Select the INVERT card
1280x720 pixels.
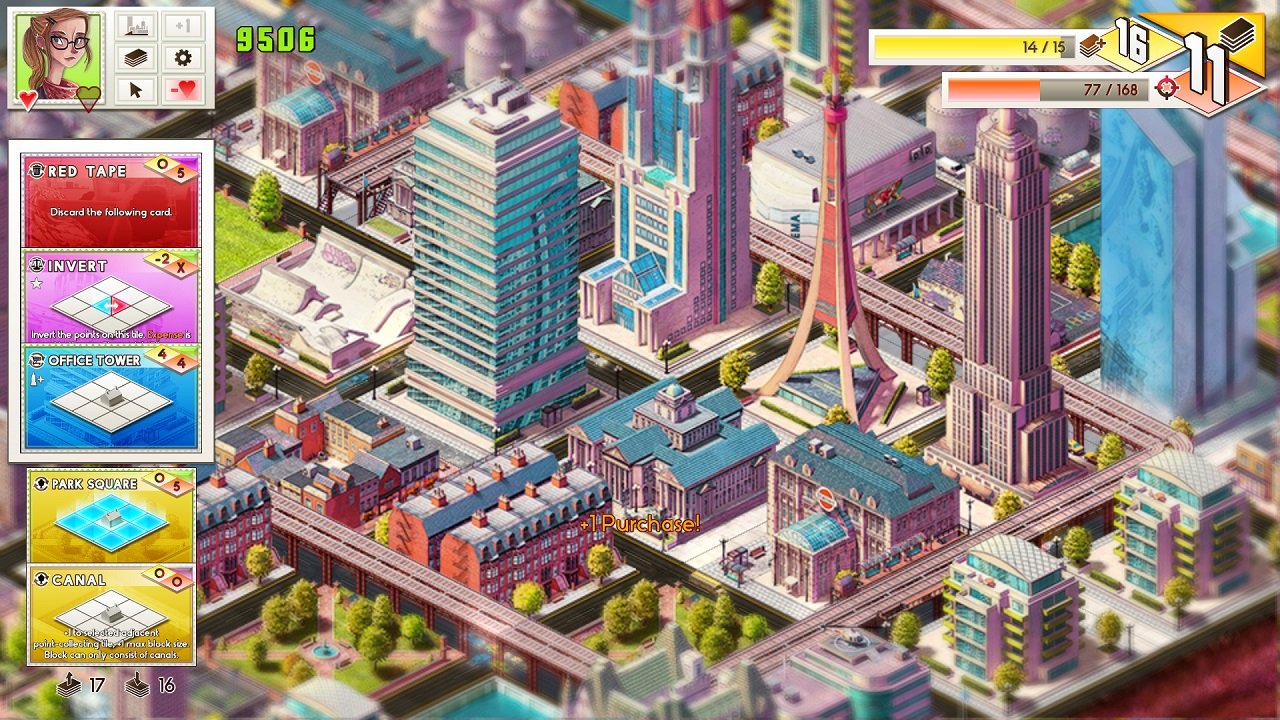pos(112,295)
